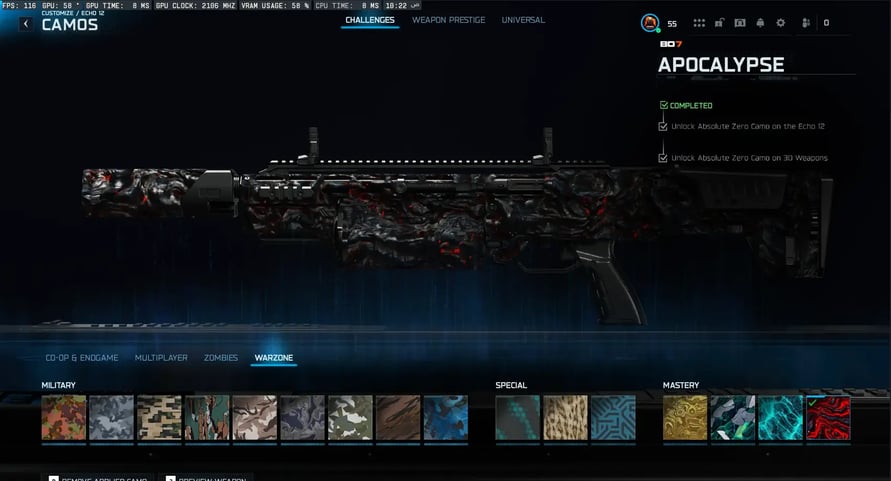891x481 pixels.
Task: Show Co-op & Endgame camos
Action: [82, 357]
